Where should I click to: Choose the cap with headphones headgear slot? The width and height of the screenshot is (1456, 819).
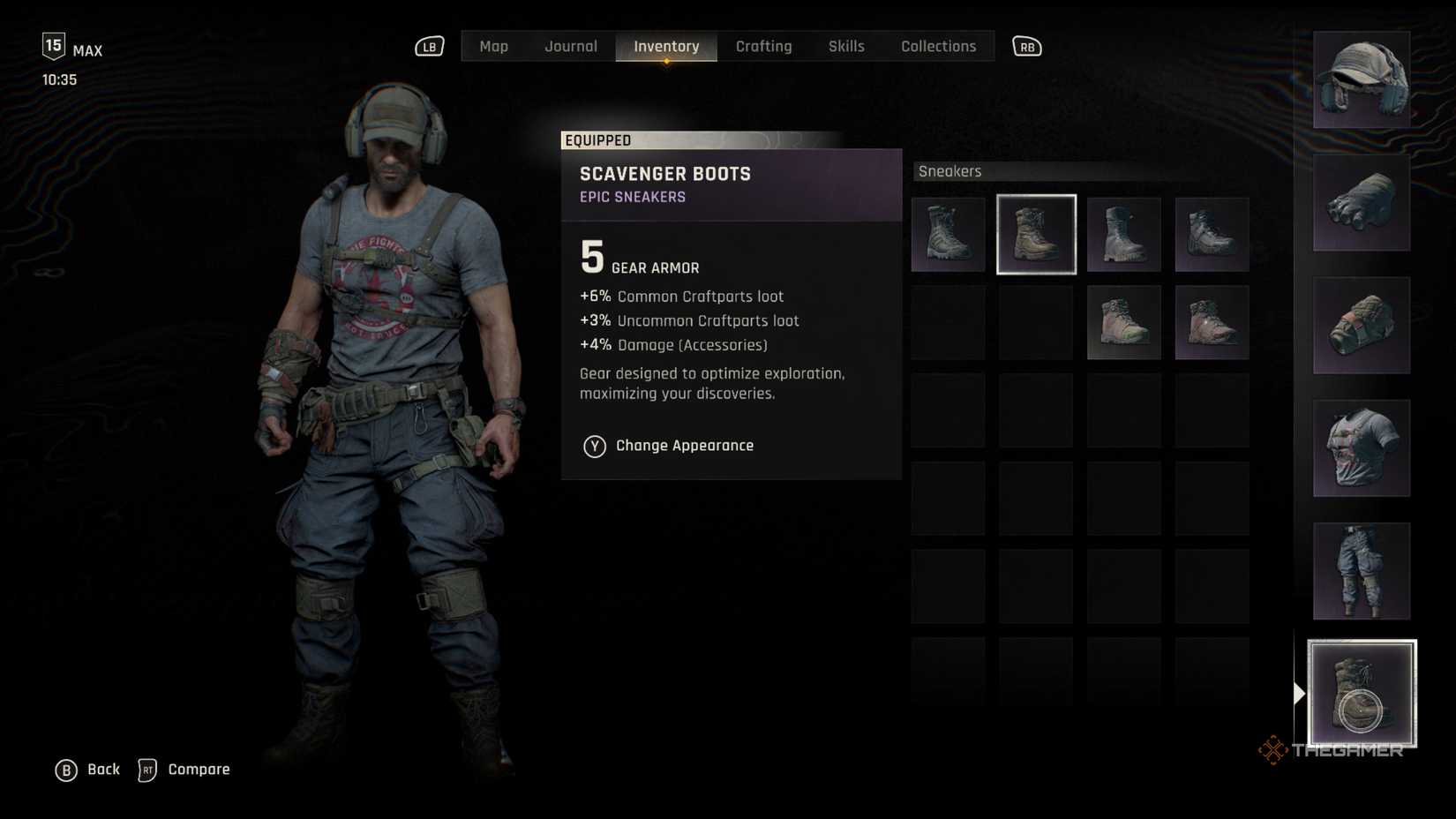pos(1361,80)
